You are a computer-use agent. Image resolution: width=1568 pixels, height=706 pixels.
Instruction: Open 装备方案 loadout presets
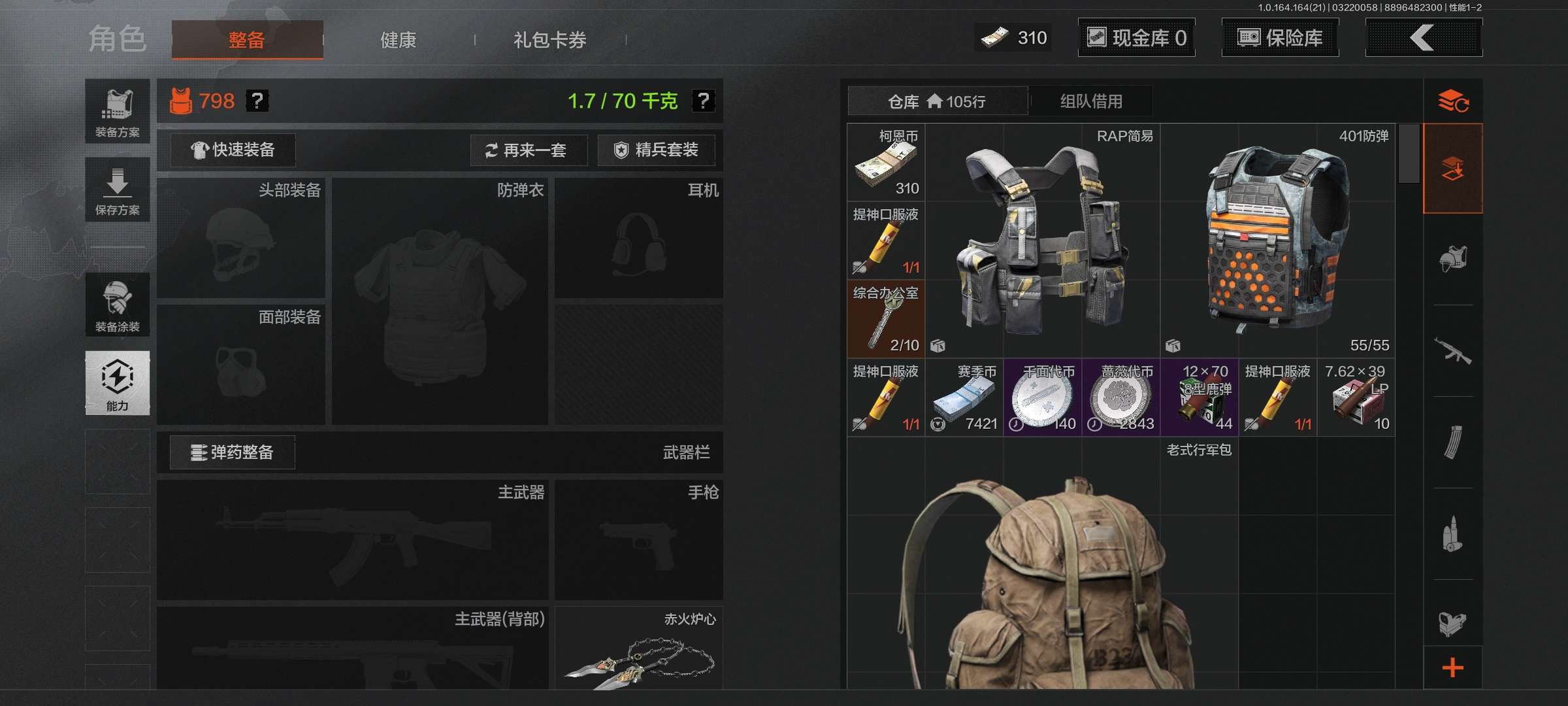(118, 111)
